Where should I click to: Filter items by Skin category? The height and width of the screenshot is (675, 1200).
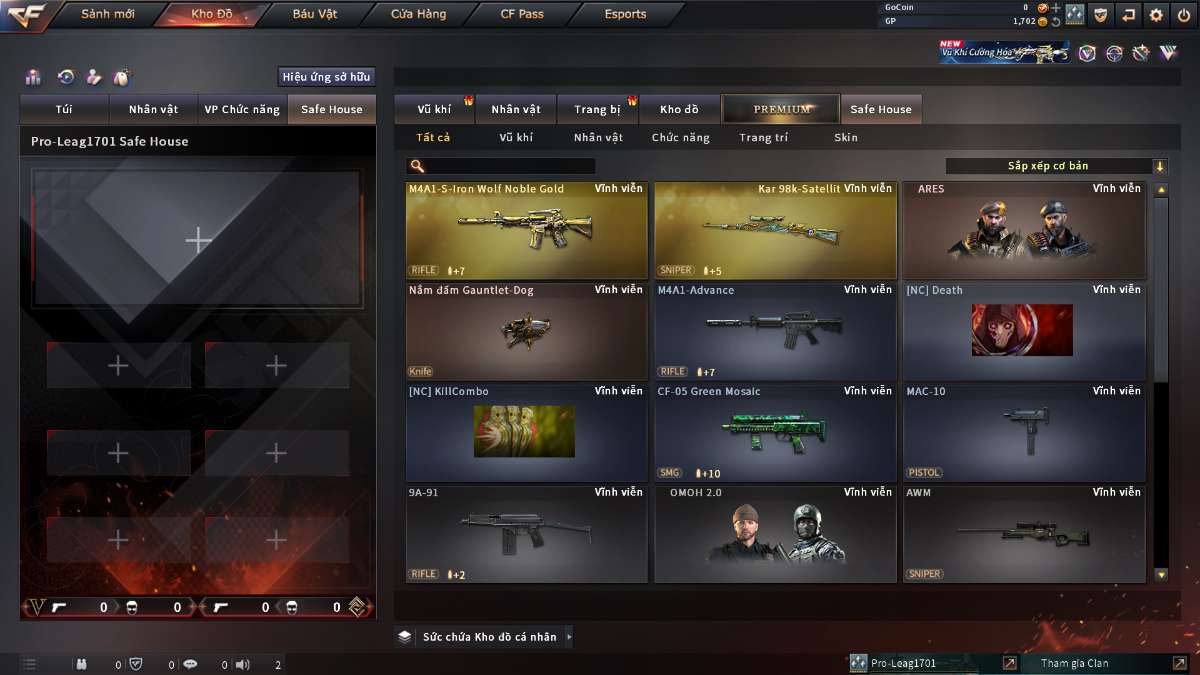pyautogui.click(x=846, y=138)
